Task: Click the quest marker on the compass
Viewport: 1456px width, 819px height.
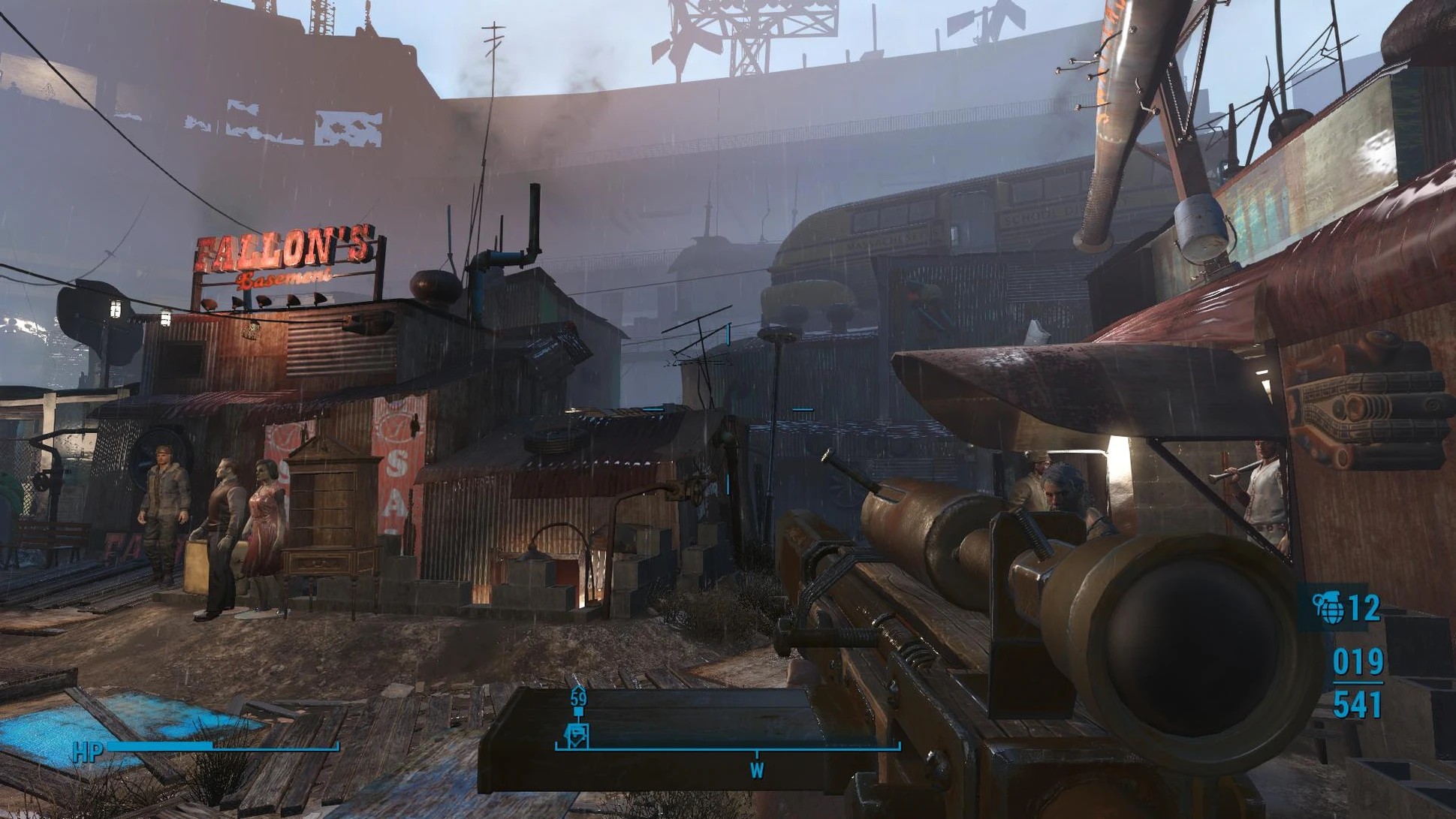Action: [577, 735]
